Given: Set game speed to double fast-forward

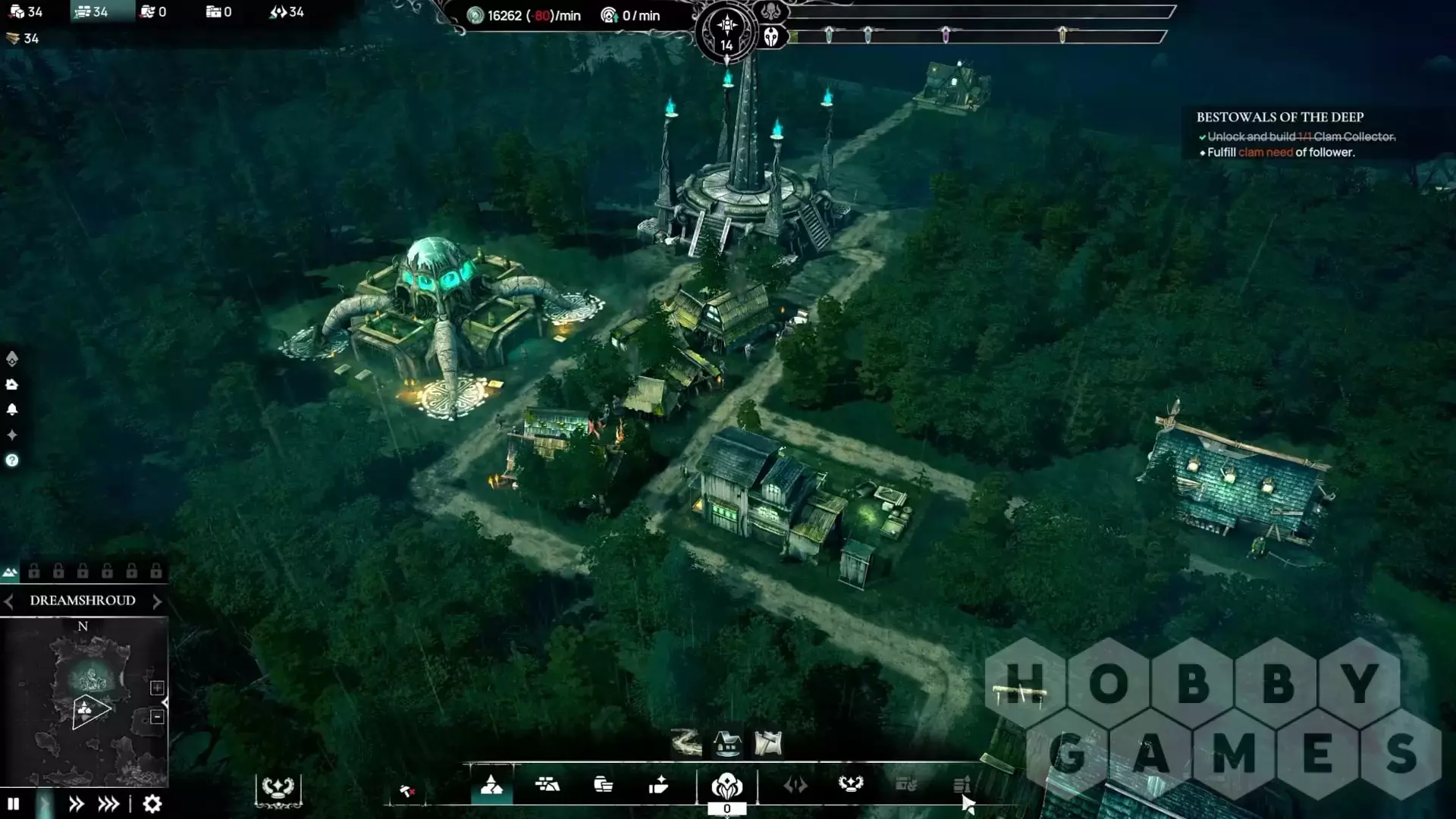Looking at the screenshot, I should tap(76, 804).
